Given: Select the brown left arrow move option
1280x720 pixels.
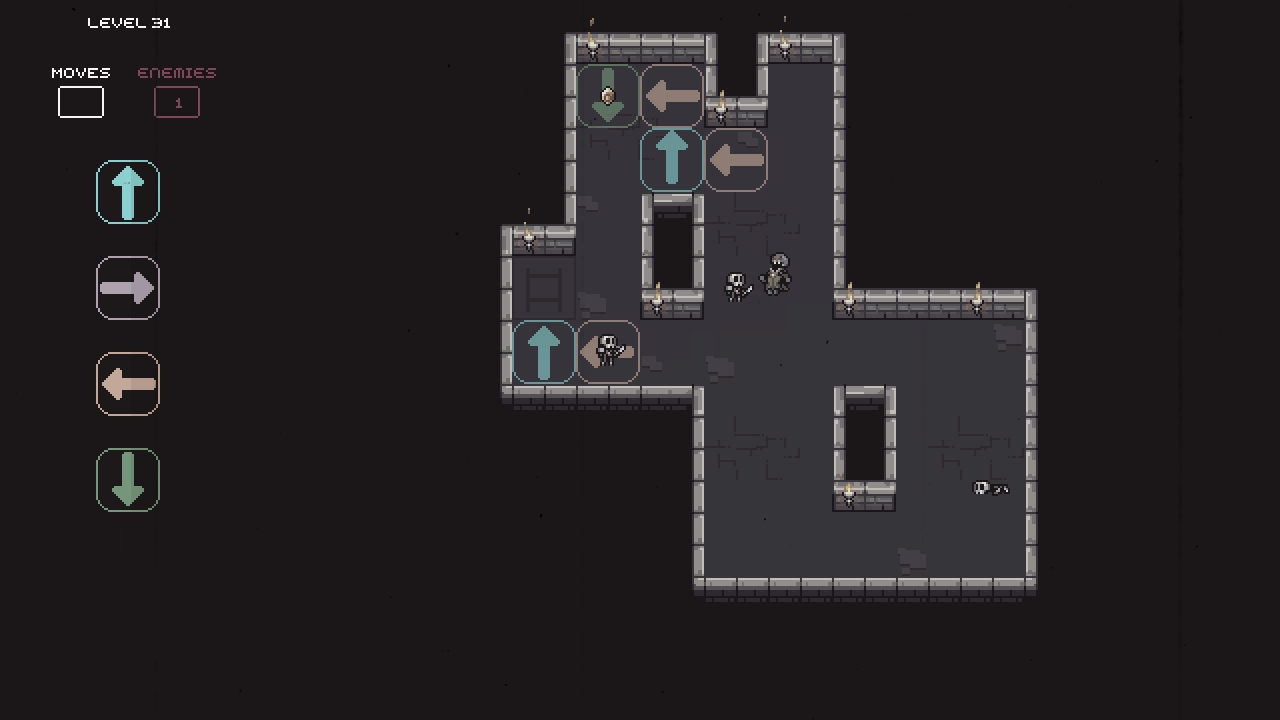Looking at the screenshot, I should coord(127,384).
